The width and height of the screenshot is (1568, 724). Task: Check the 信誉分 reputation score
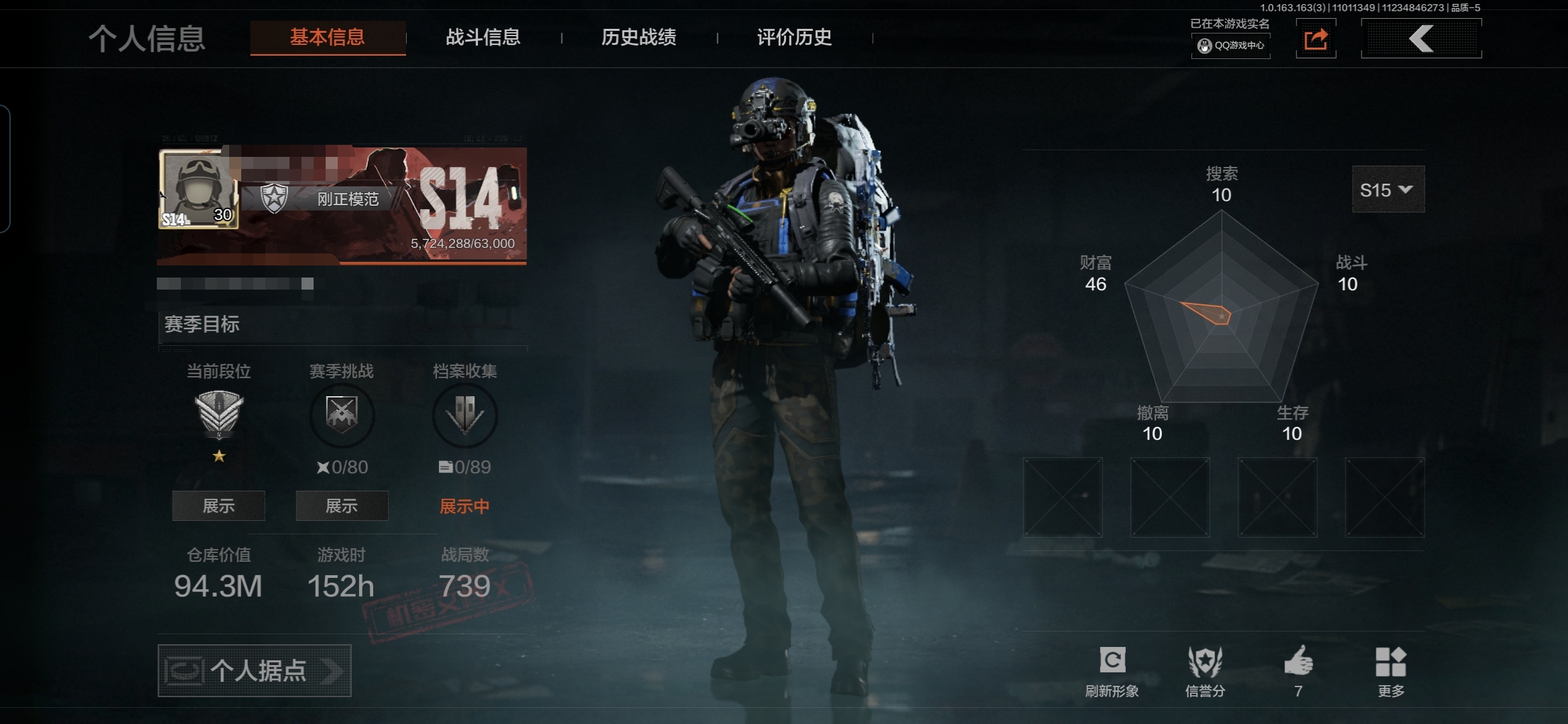pyautogui.click(x=1205, y=670)
